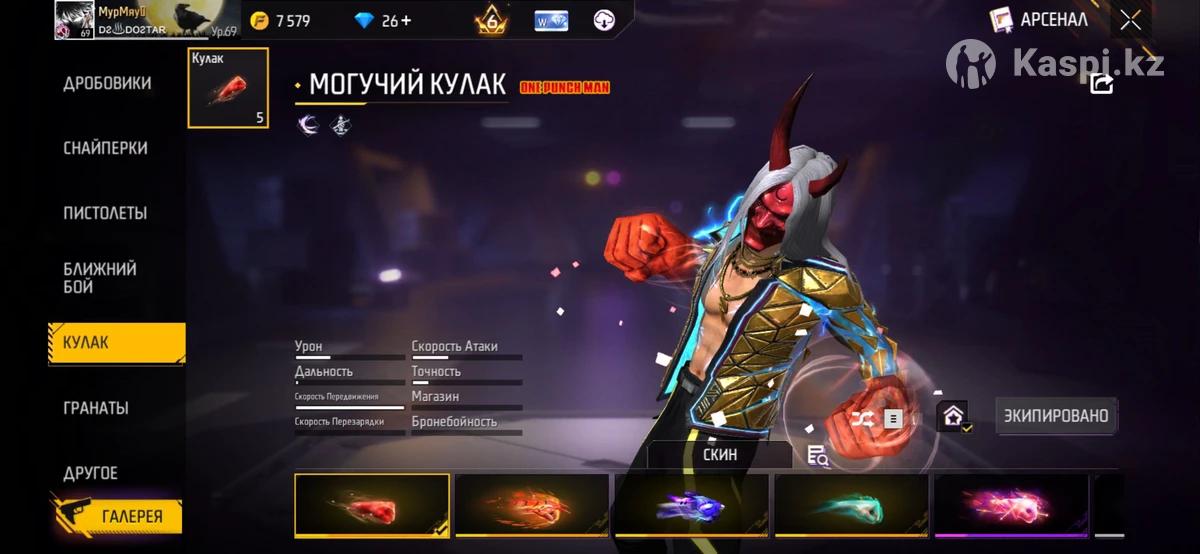1200x554 pixels.
Task: Click the home icon with checkmark
Action: point(953,416)
